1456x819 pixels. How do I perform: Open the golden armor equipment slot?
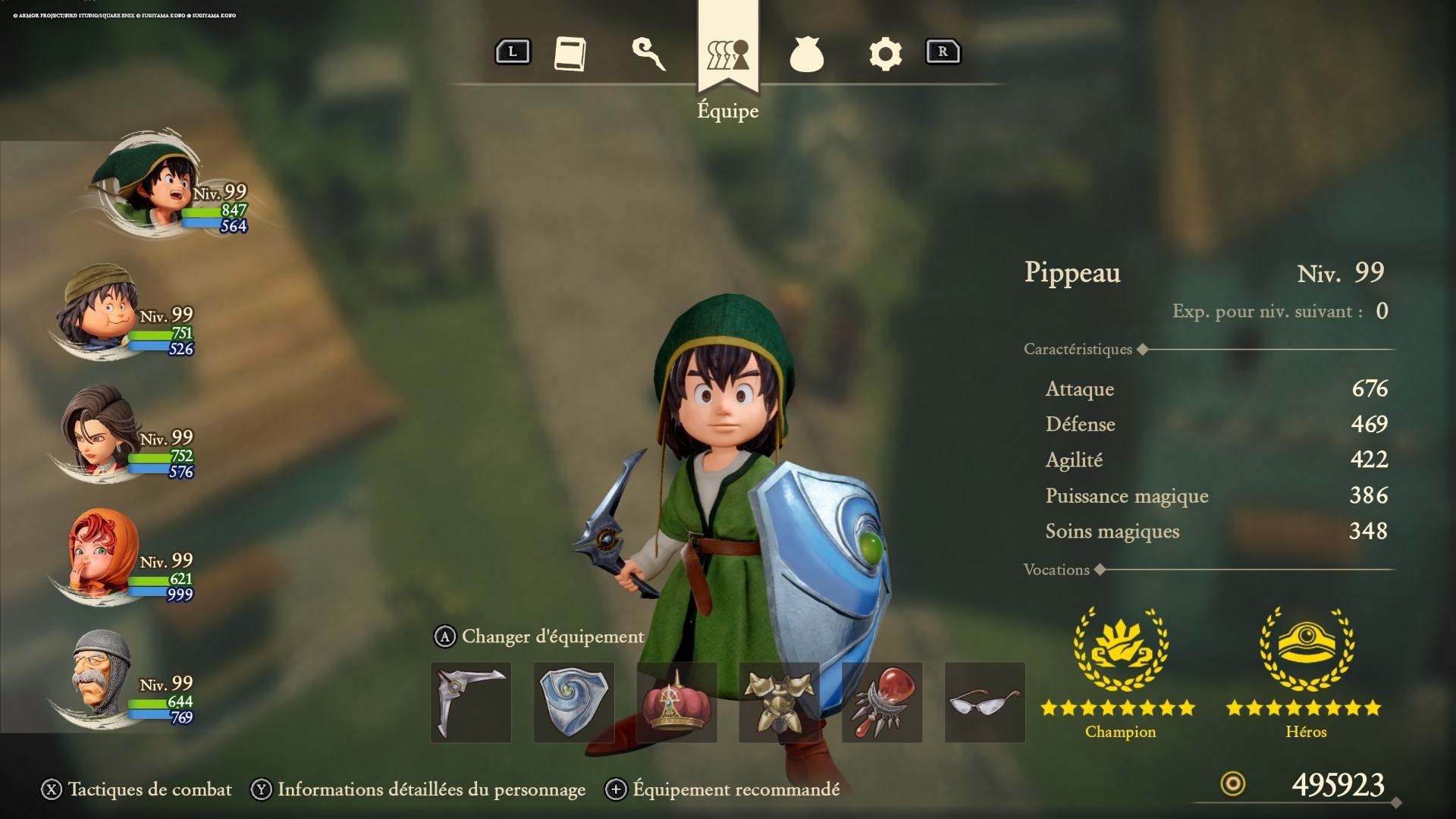pyautogui.click(x=779, y=702)
